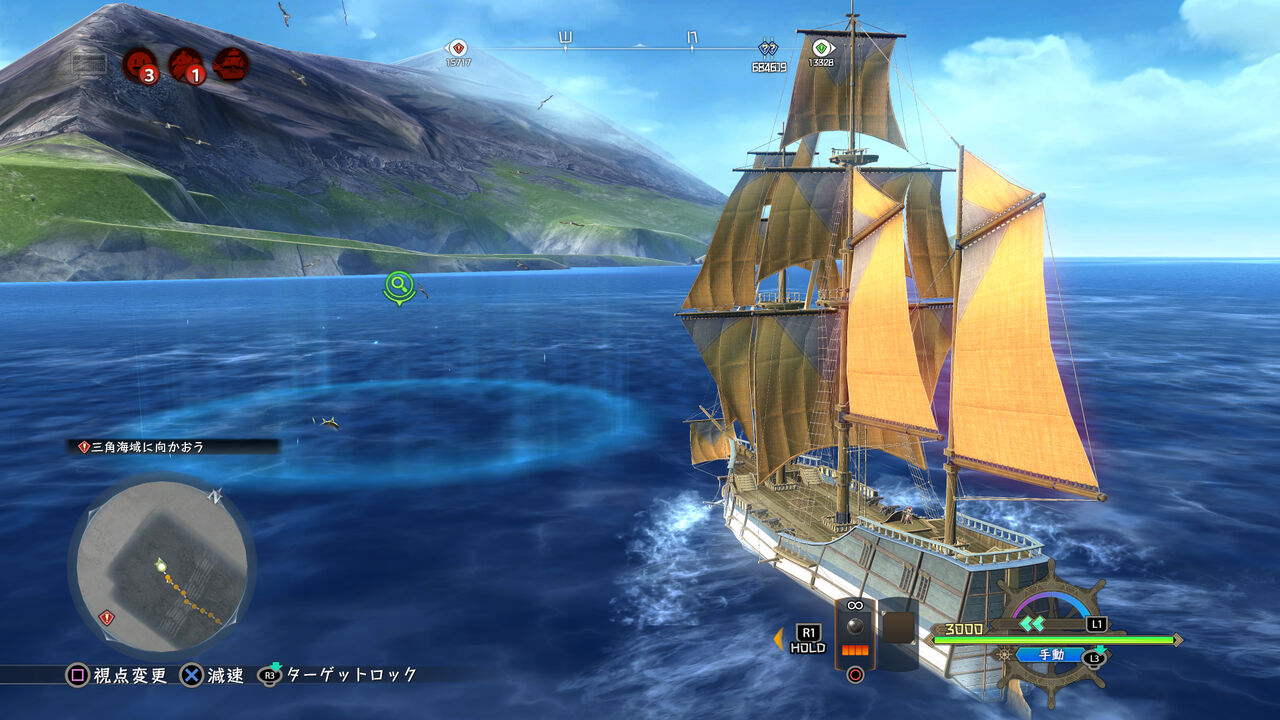Click the red smiley face status icon
Image resolution: width=1280 pixels, height=720 pixels.
(x=139, y=65)
